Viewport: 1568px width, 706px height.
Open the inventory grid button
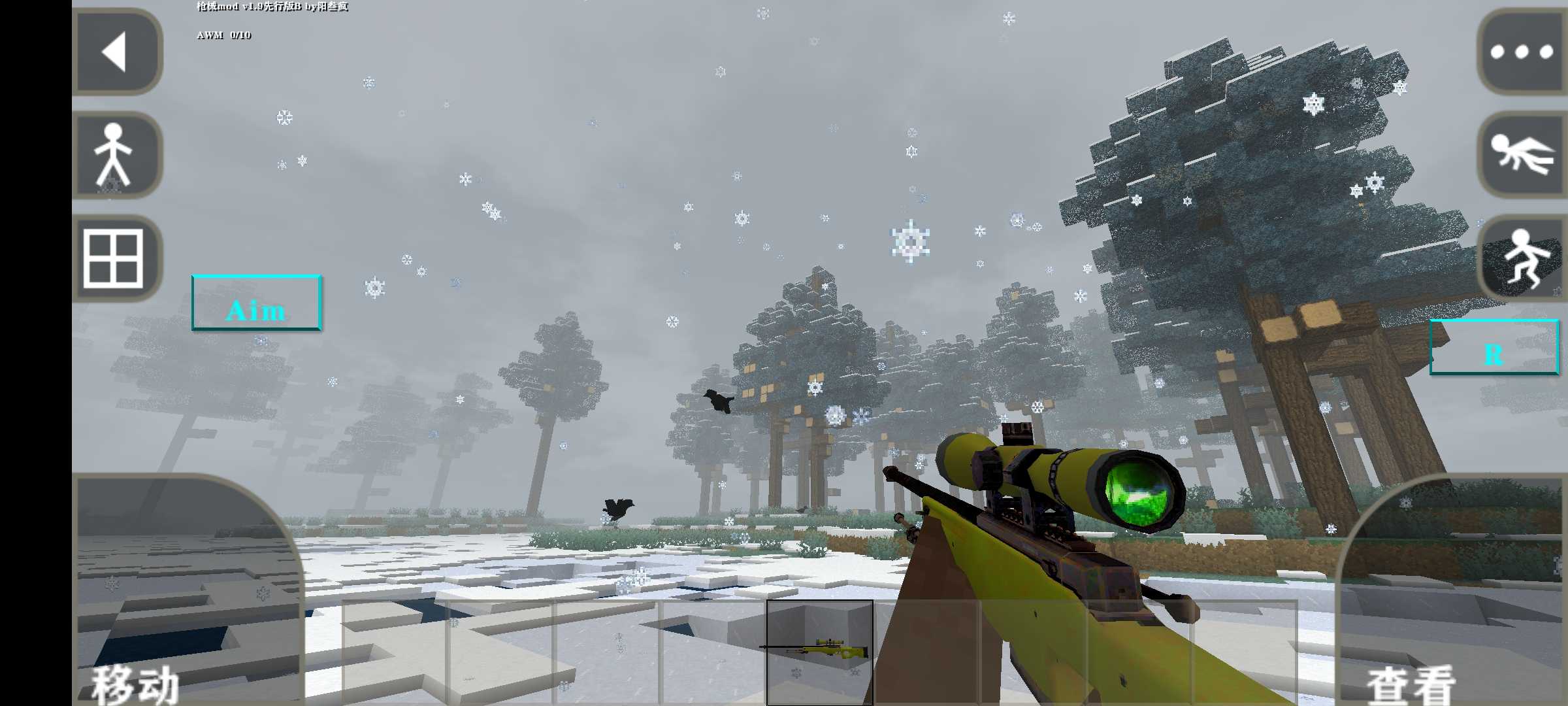(x=115, y=258)
